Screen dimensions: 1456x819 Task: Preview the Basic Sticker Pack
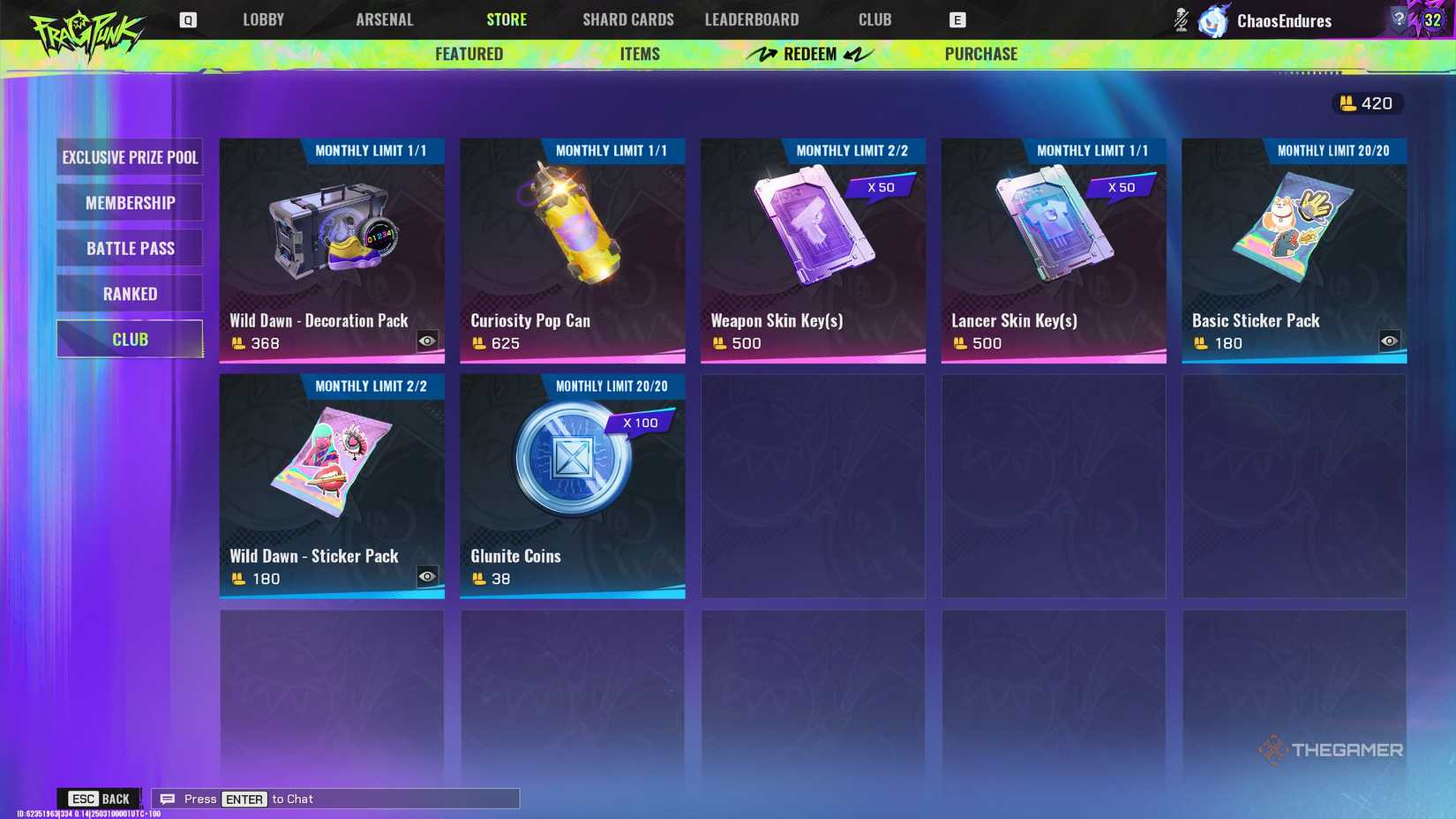(1390, 340)
